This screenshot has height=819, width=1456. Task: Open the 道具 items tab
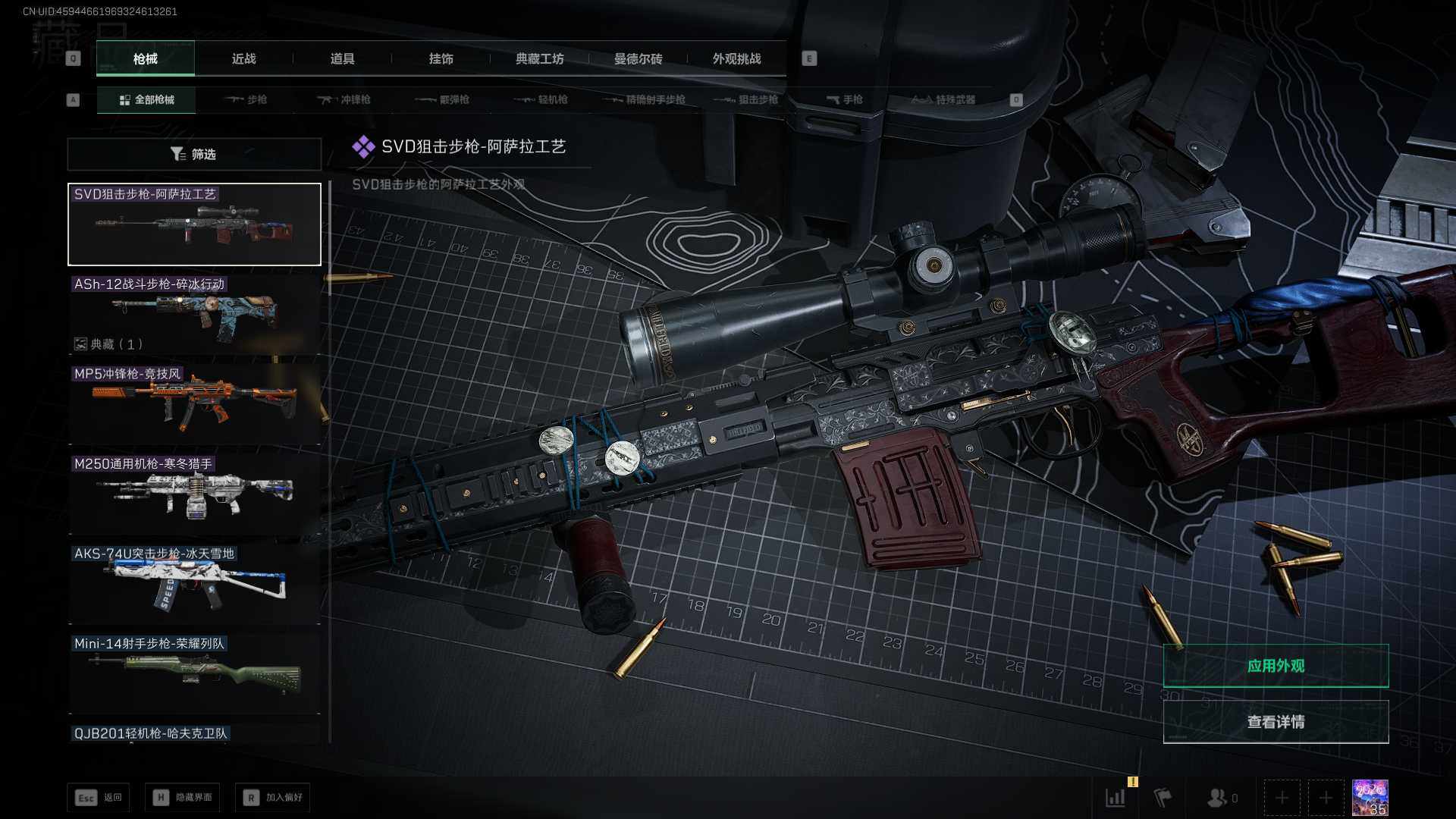[x=342, y=59]
